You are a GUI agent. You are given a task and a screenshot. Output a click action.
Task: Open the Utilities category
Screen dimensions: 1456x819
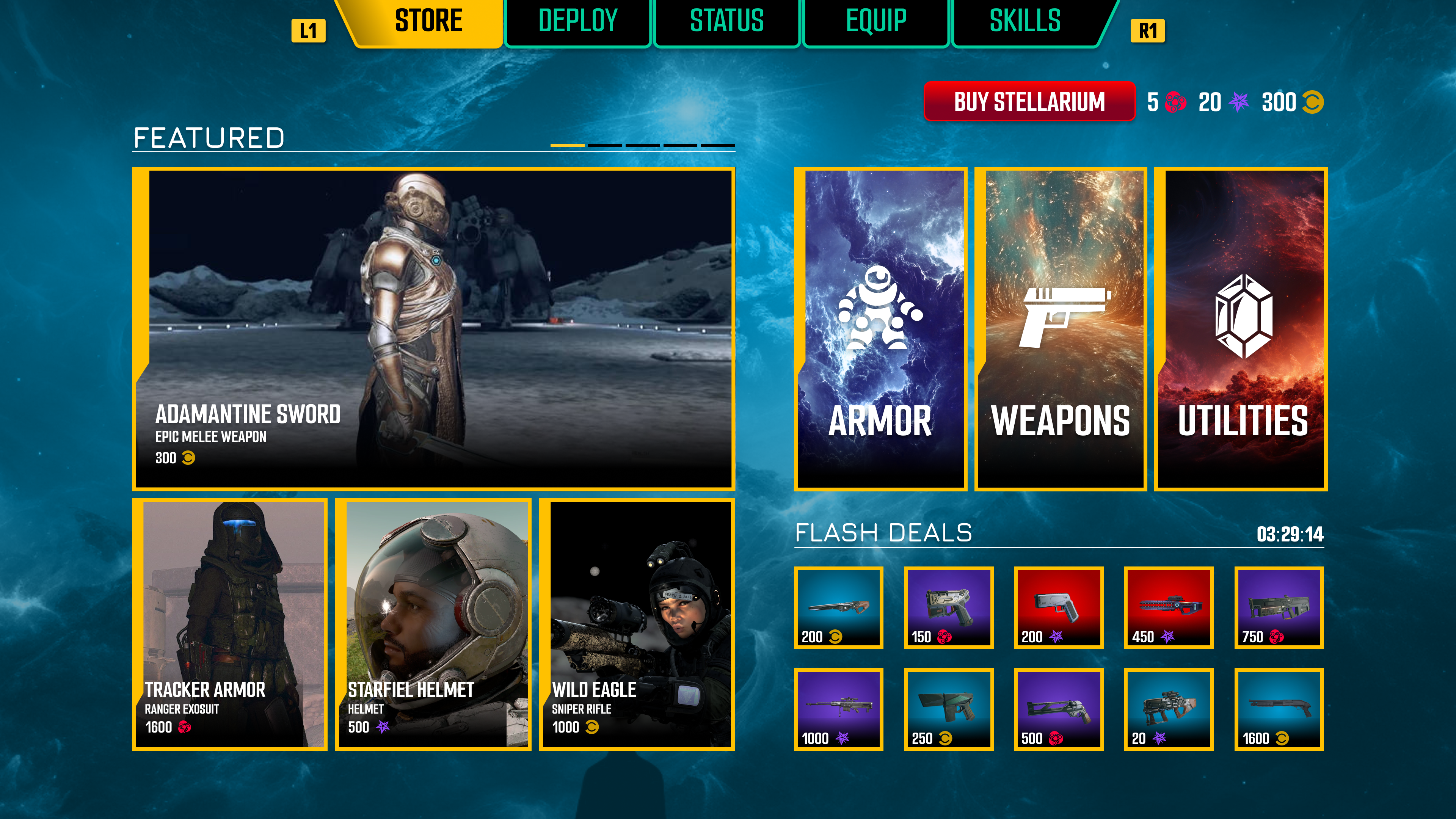(1241, 328)
